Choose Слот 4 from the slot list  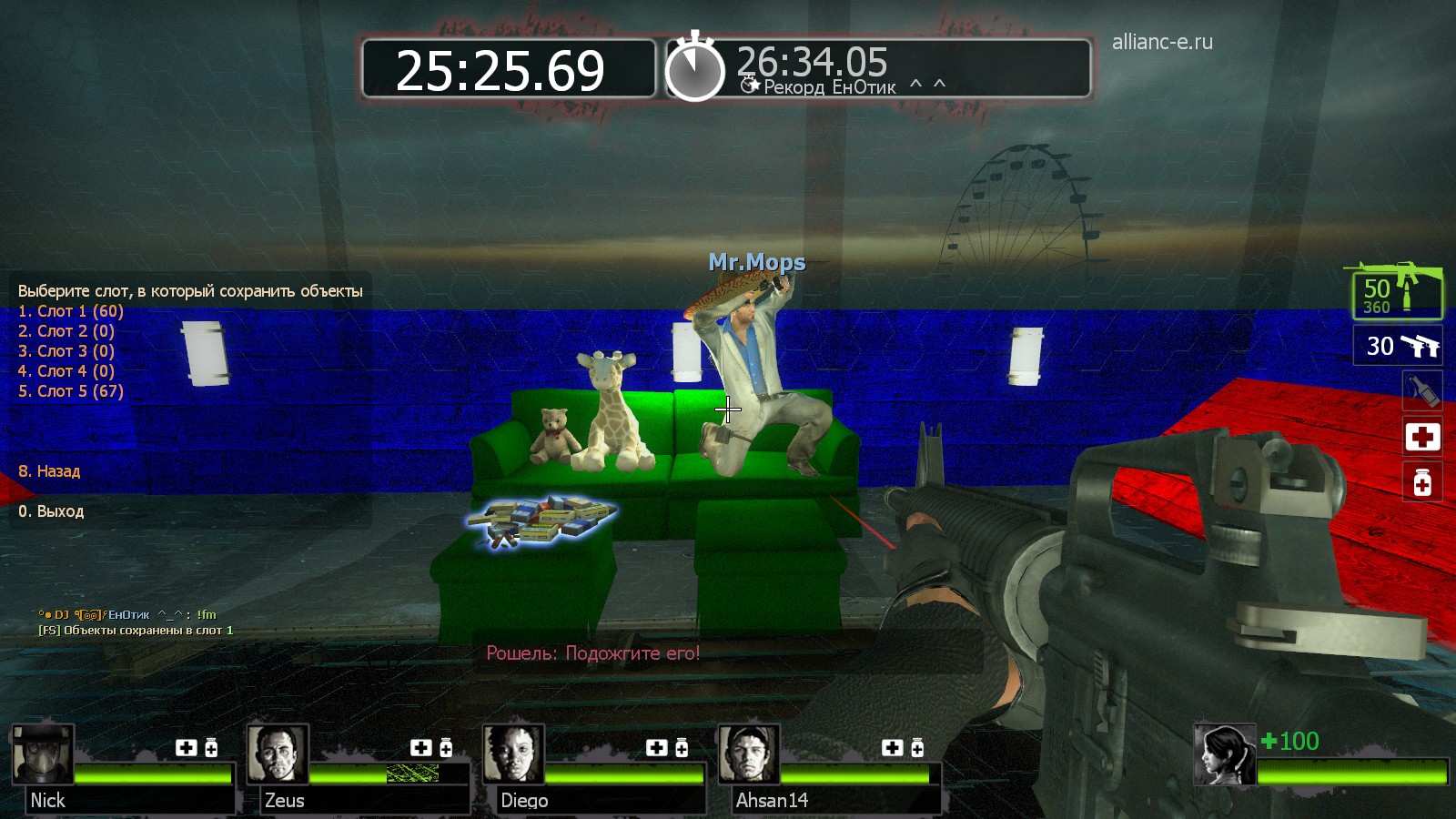tap(66, 371)
